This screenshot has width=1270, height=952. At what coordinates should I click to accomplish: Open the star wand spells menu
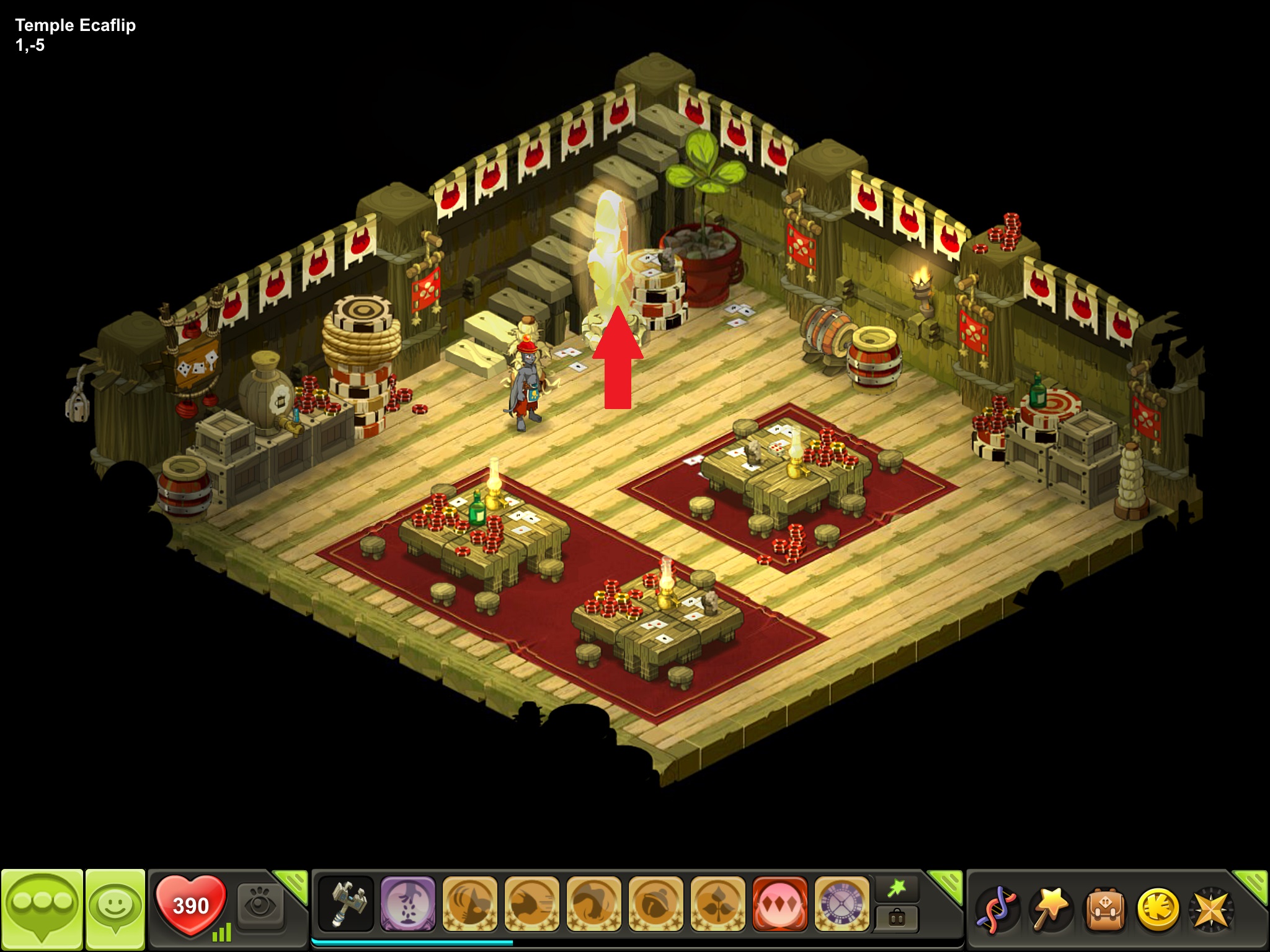1050,909
